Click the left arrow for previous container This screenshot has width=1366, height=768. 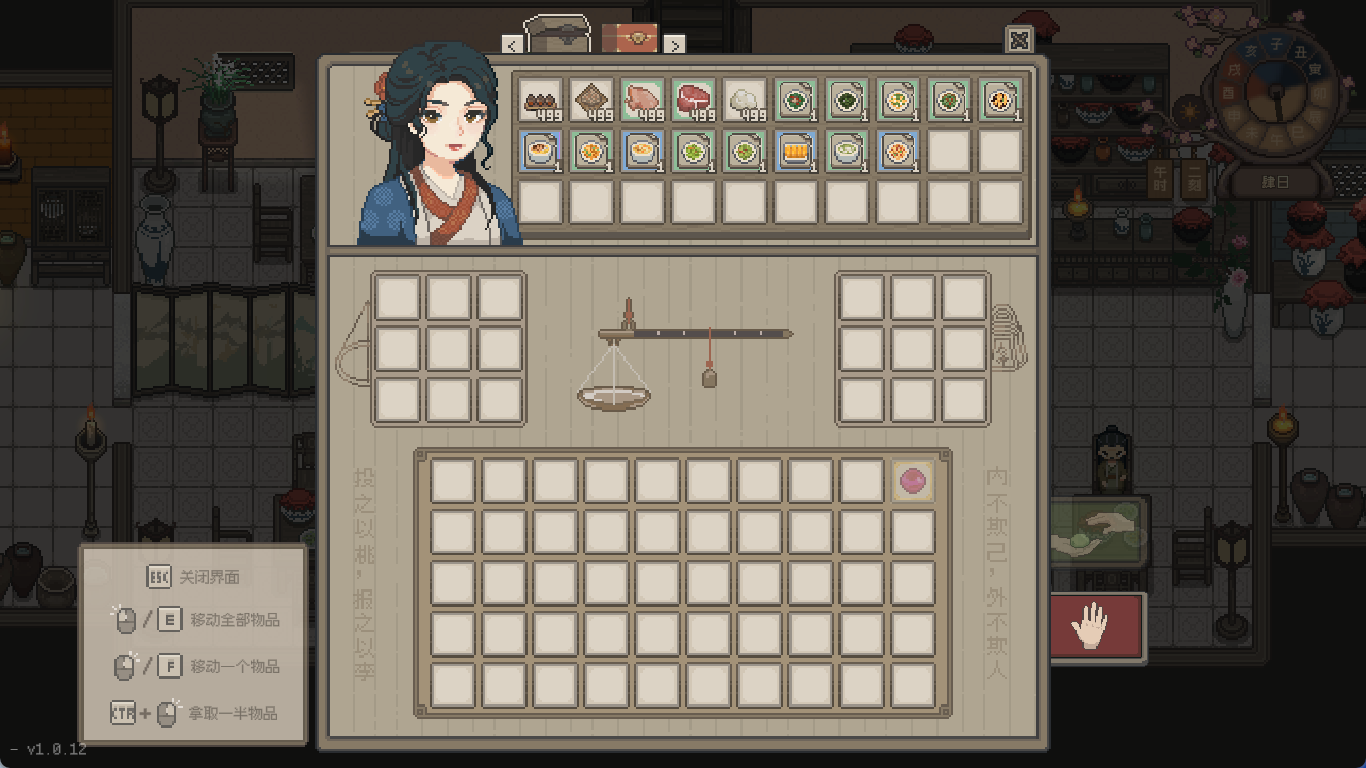(x=513, y=45)
